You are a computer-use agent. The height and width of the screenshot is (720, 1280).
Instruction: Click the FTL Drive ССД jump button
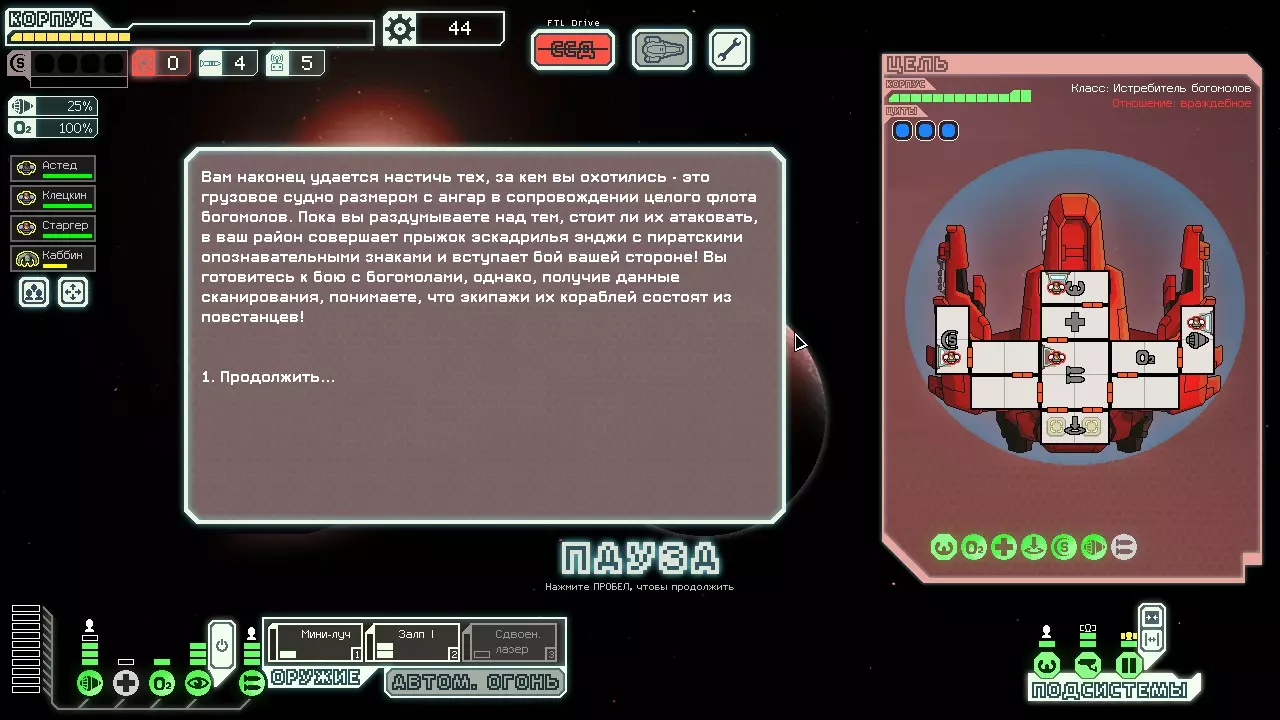573,50
